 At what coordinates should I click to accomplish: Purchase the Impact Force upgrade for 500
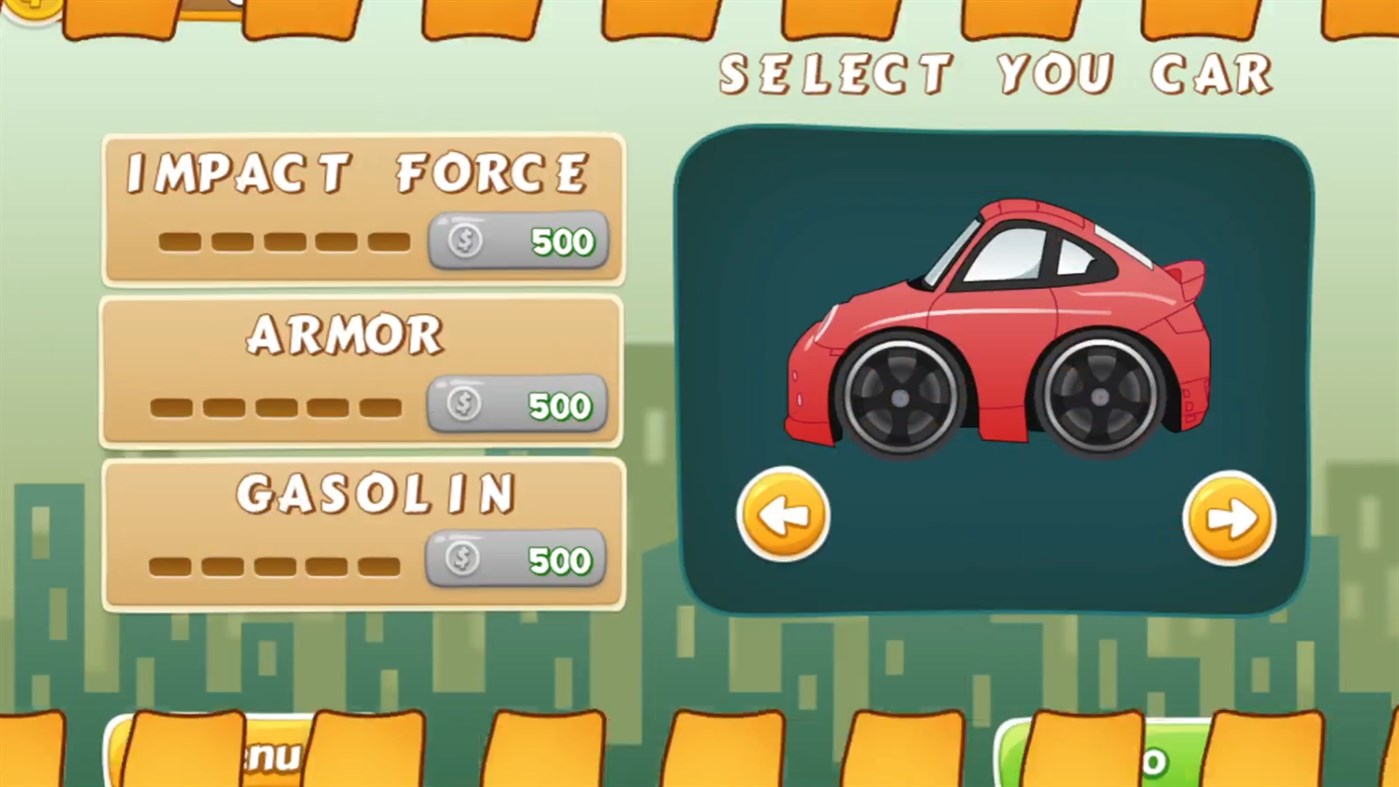pos(520,240)
